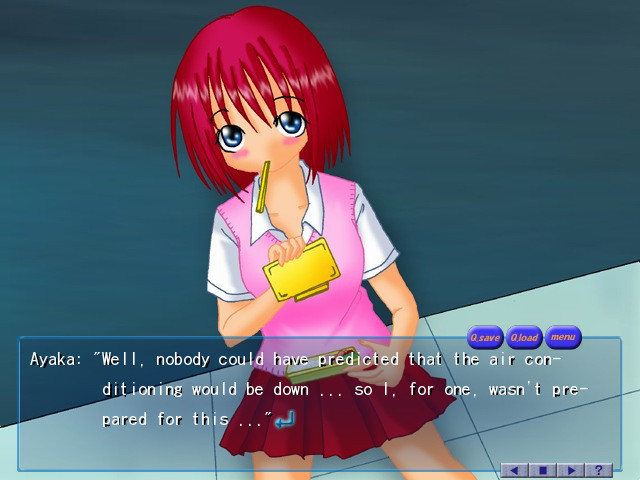Image resolution: width=640 pixels, height=480 pixels.
Task: Go back with the left arrow button
Action: point(515,469)
